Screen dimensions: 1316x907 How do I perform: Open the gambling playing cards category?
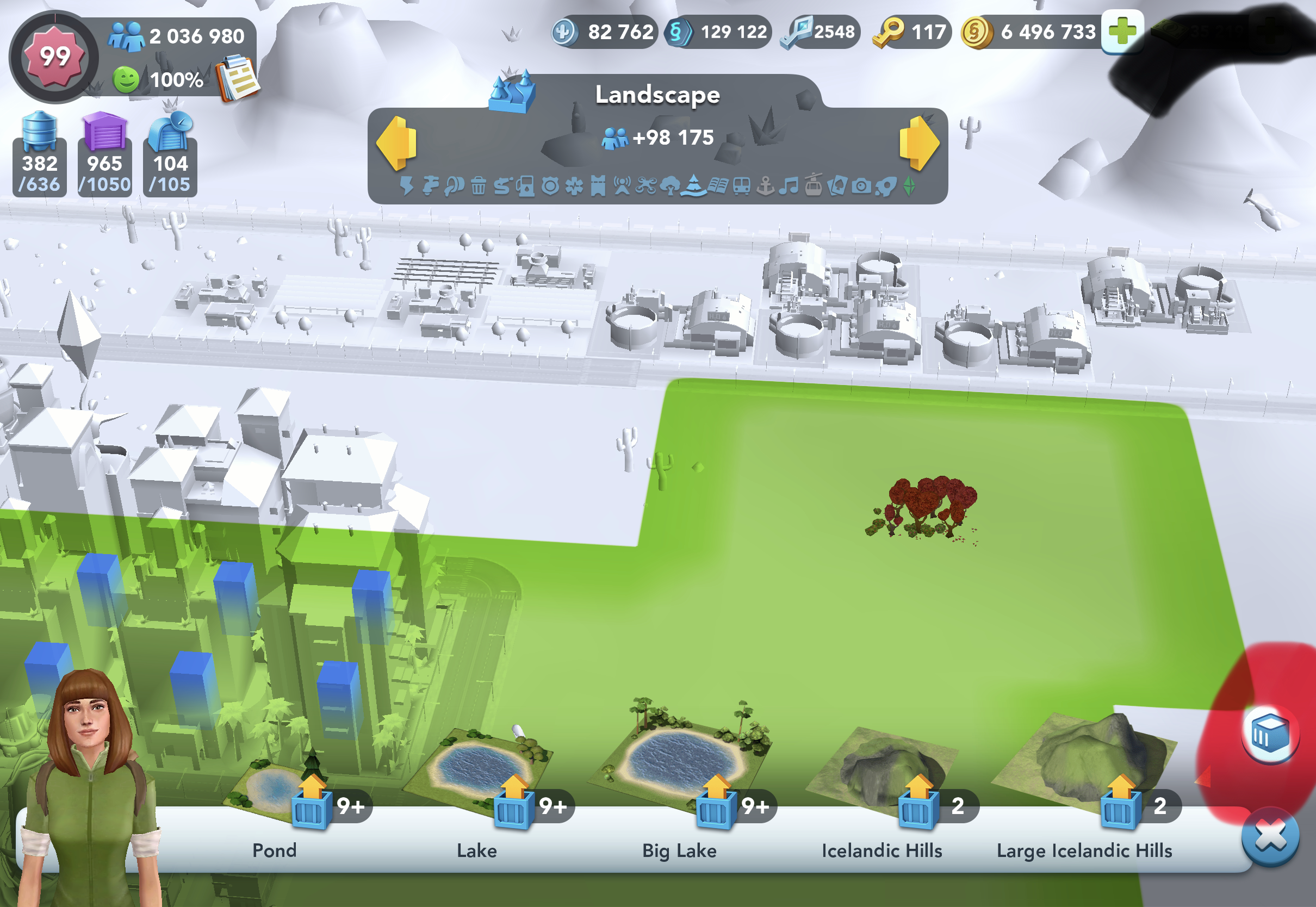[x=836, y=186]
